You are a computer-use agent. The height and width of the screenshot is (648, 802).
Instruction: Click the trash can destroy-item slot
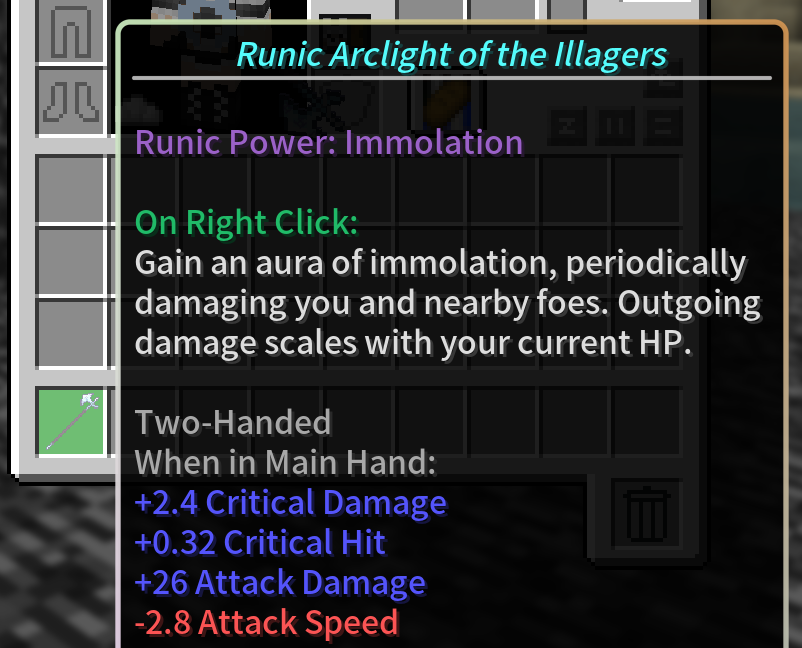(647, 514)
